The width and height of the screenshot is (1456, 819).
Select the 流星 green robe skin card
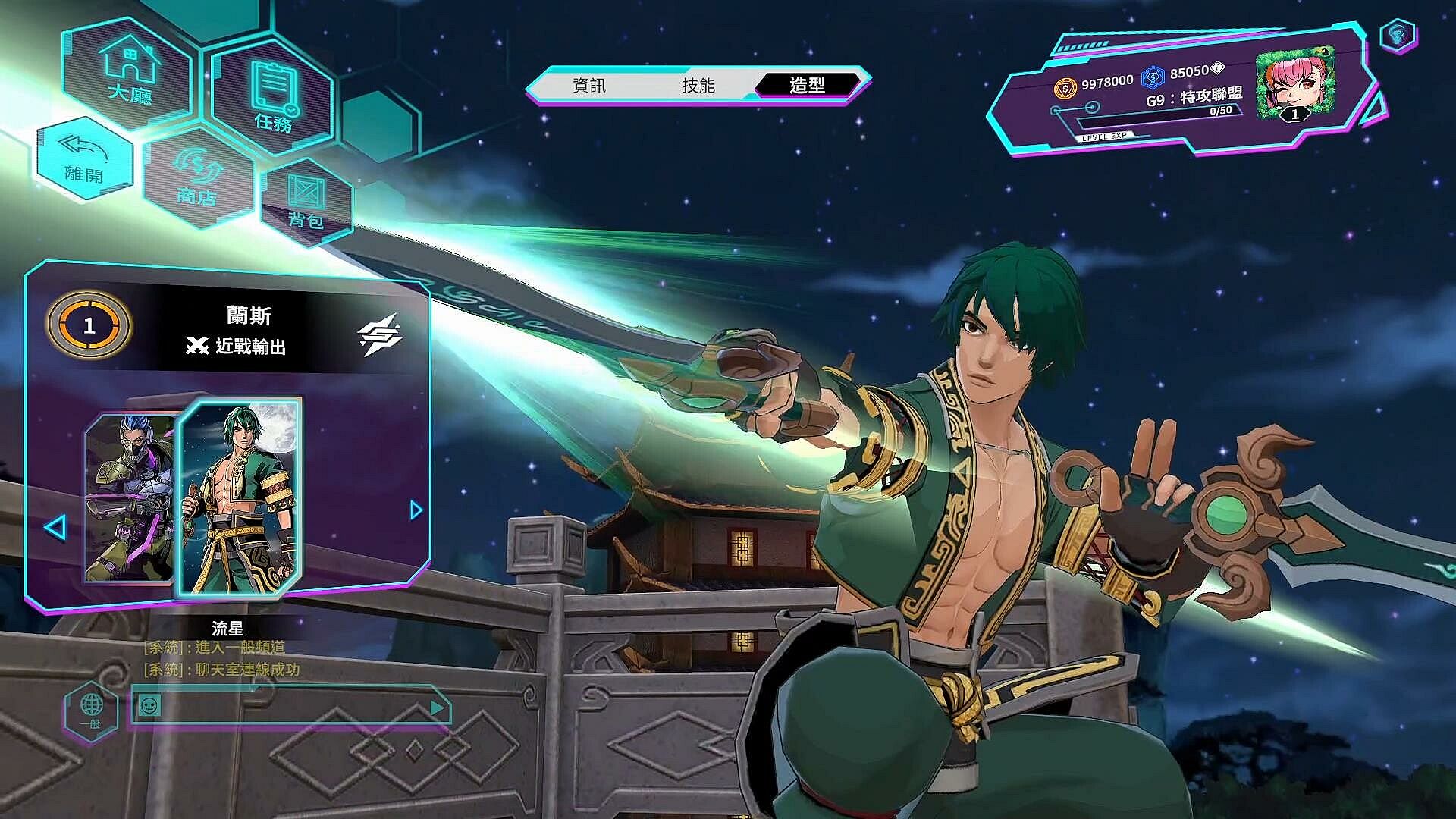(x=239, y=497)
